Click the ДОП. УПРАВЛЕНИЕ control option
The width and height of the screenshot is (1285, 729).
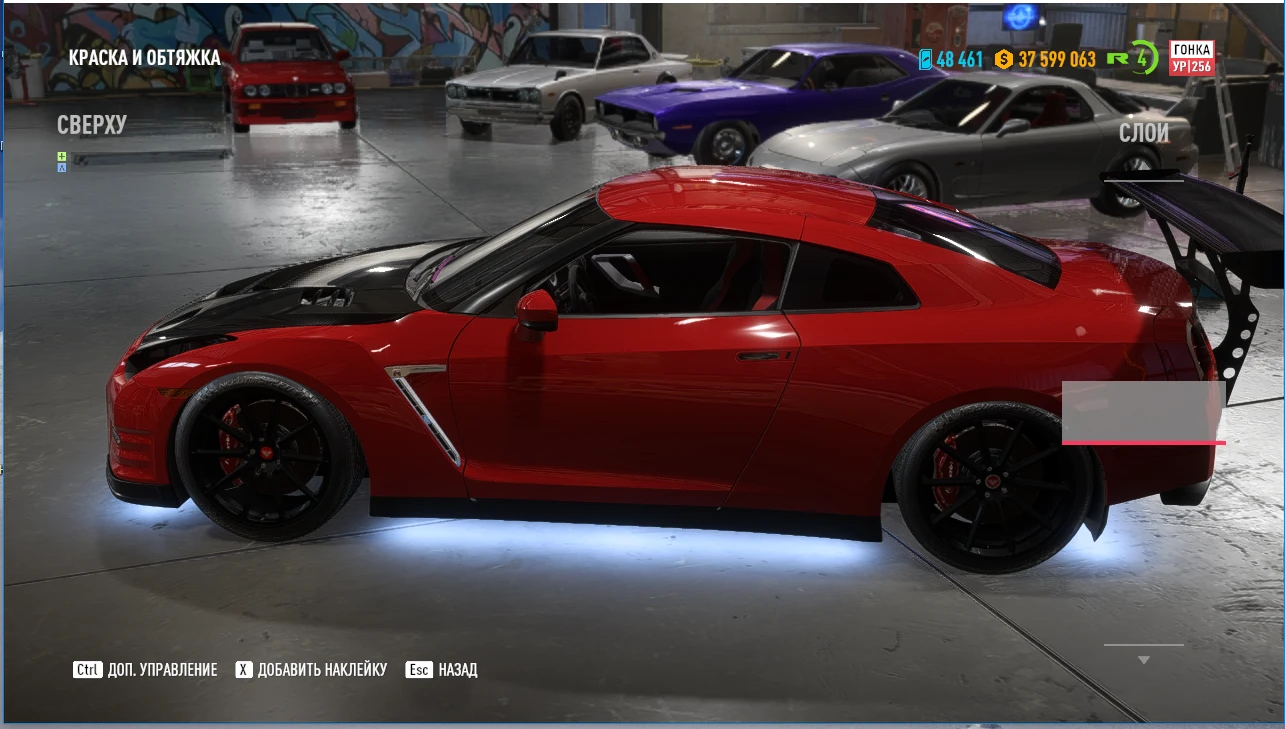[164, 669]
